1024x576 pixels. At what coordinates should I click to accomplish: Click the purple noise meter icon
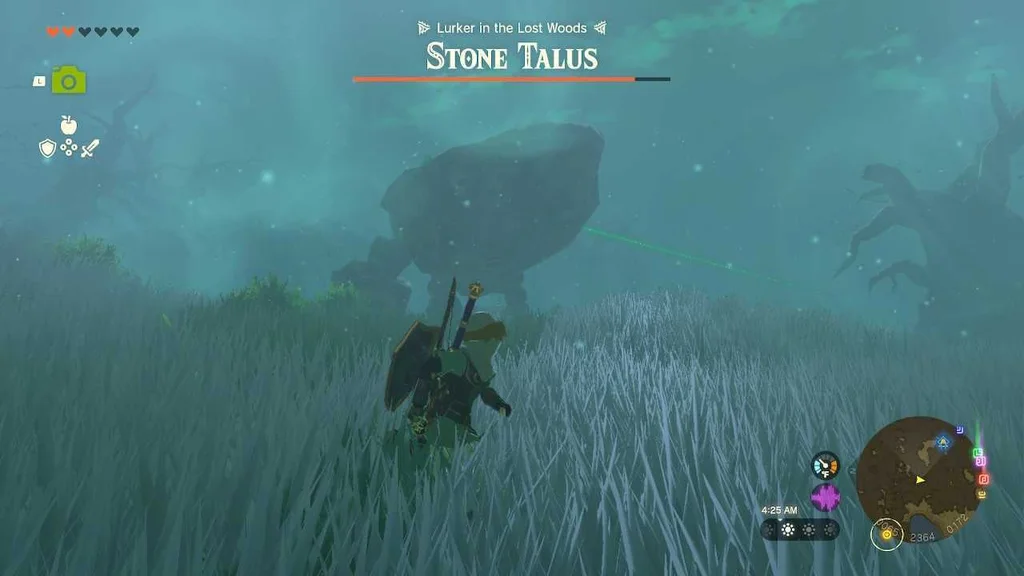click(x=825, y=497)
